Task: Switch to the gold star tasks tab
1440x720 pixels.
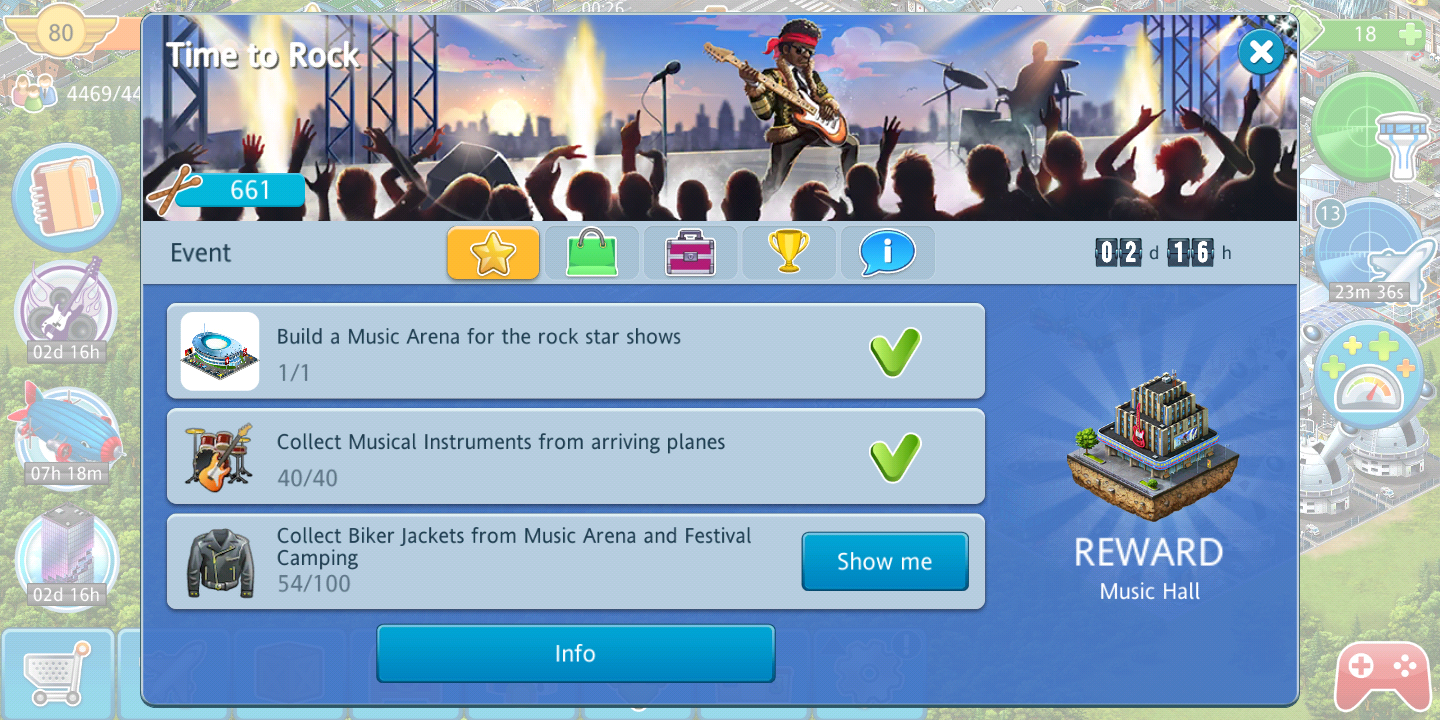Action: coord(493,253)
